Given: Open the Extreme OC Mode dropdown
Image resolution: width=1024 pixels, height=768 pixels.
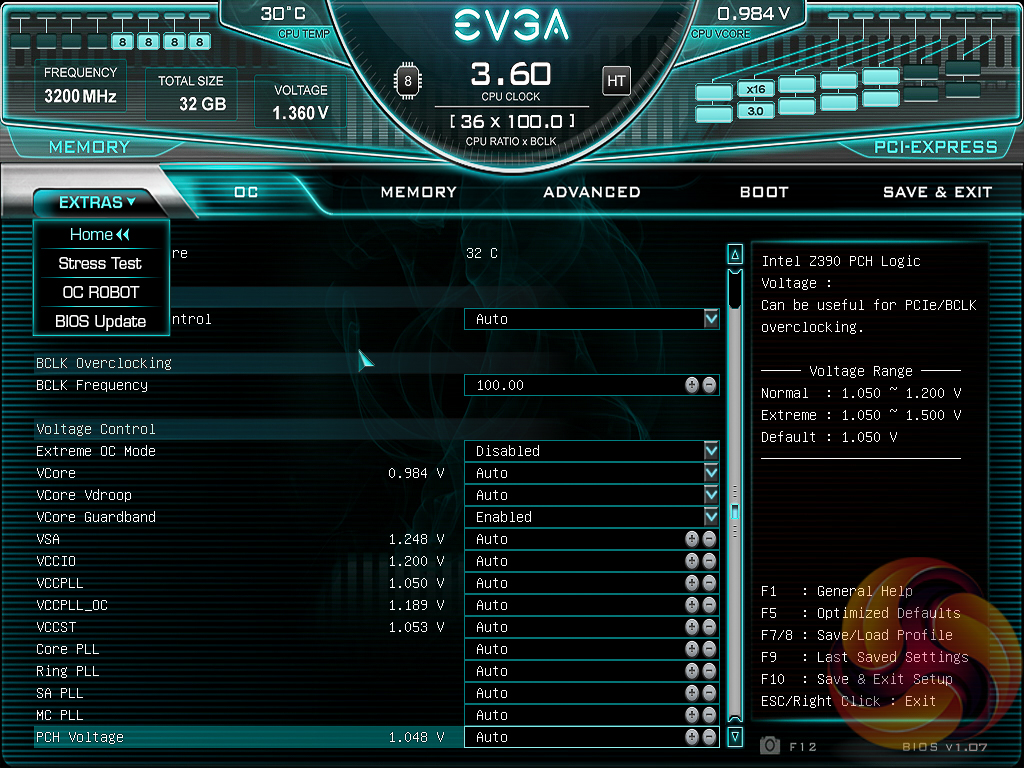Looking at the screenshot, I should (x=711, y=451).
